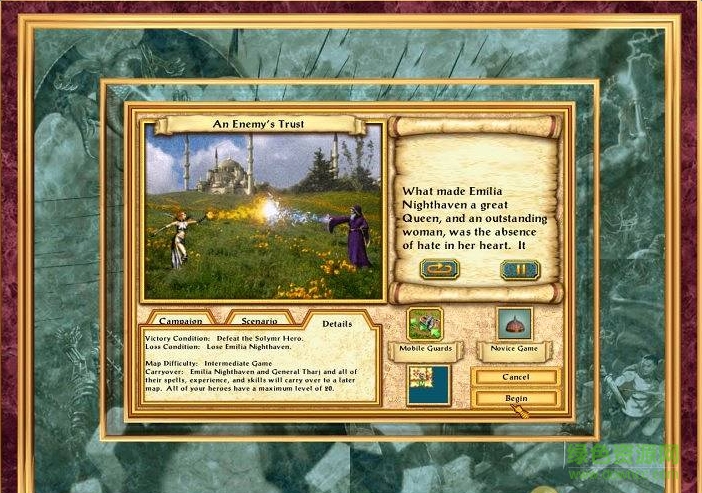Switch to the Campaign tab
Image resolution: width=702 pixels, height=493 pixels.
coord(180,321)
